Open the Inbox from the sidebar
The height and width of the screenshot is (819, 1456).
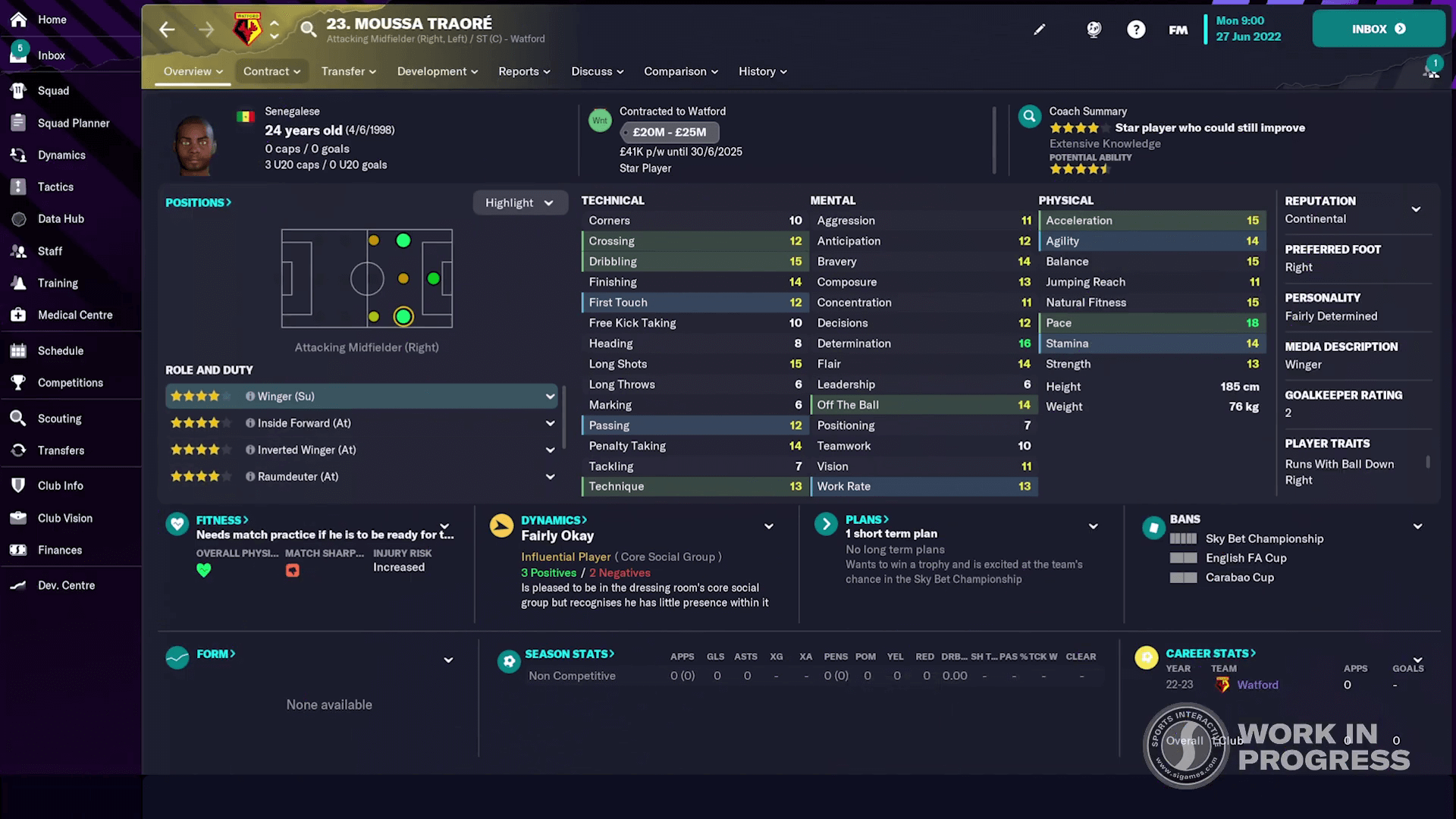click(50, 55)
